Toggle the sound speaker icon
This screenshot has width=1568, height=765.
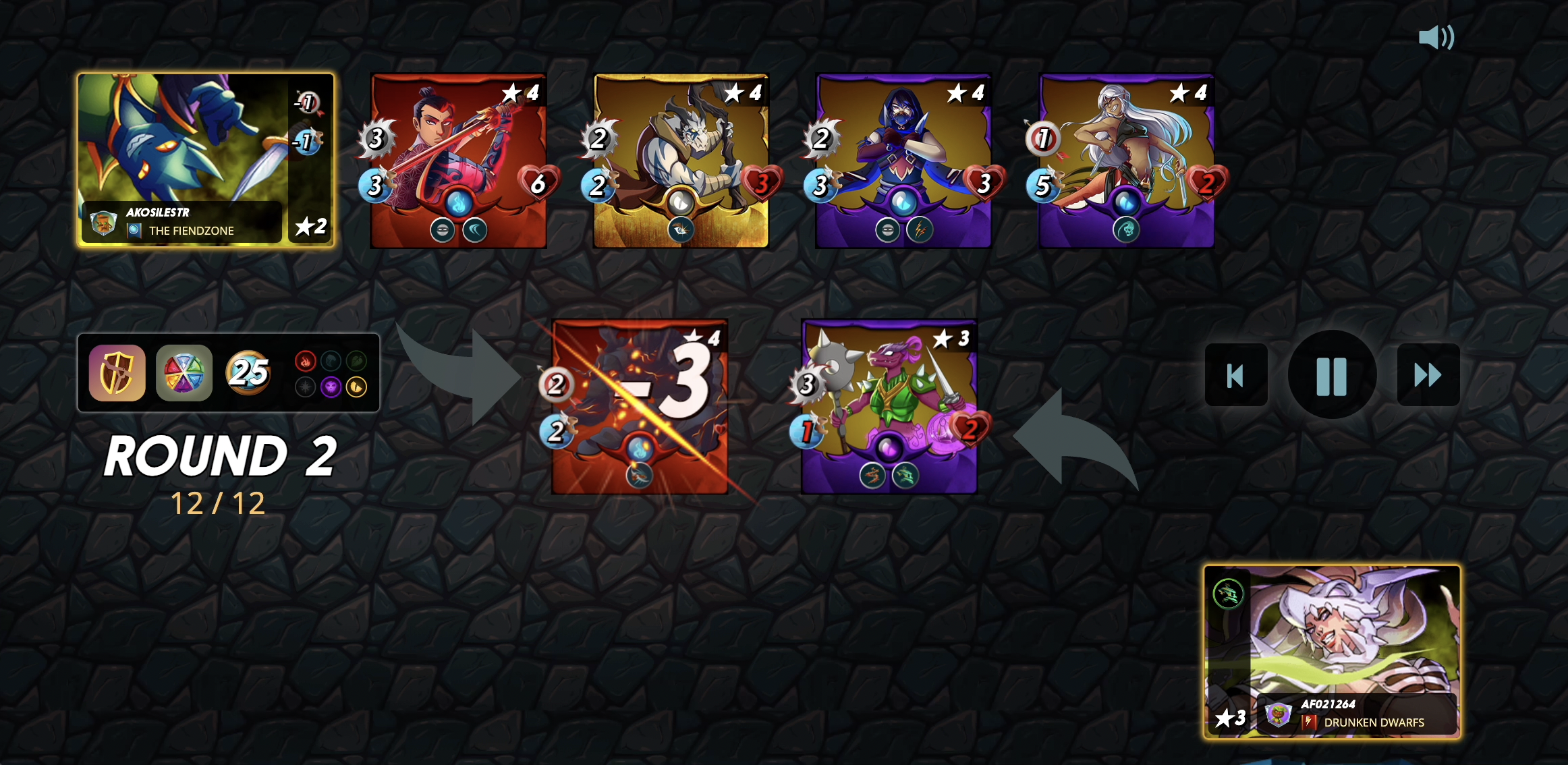click(1436, 37)
